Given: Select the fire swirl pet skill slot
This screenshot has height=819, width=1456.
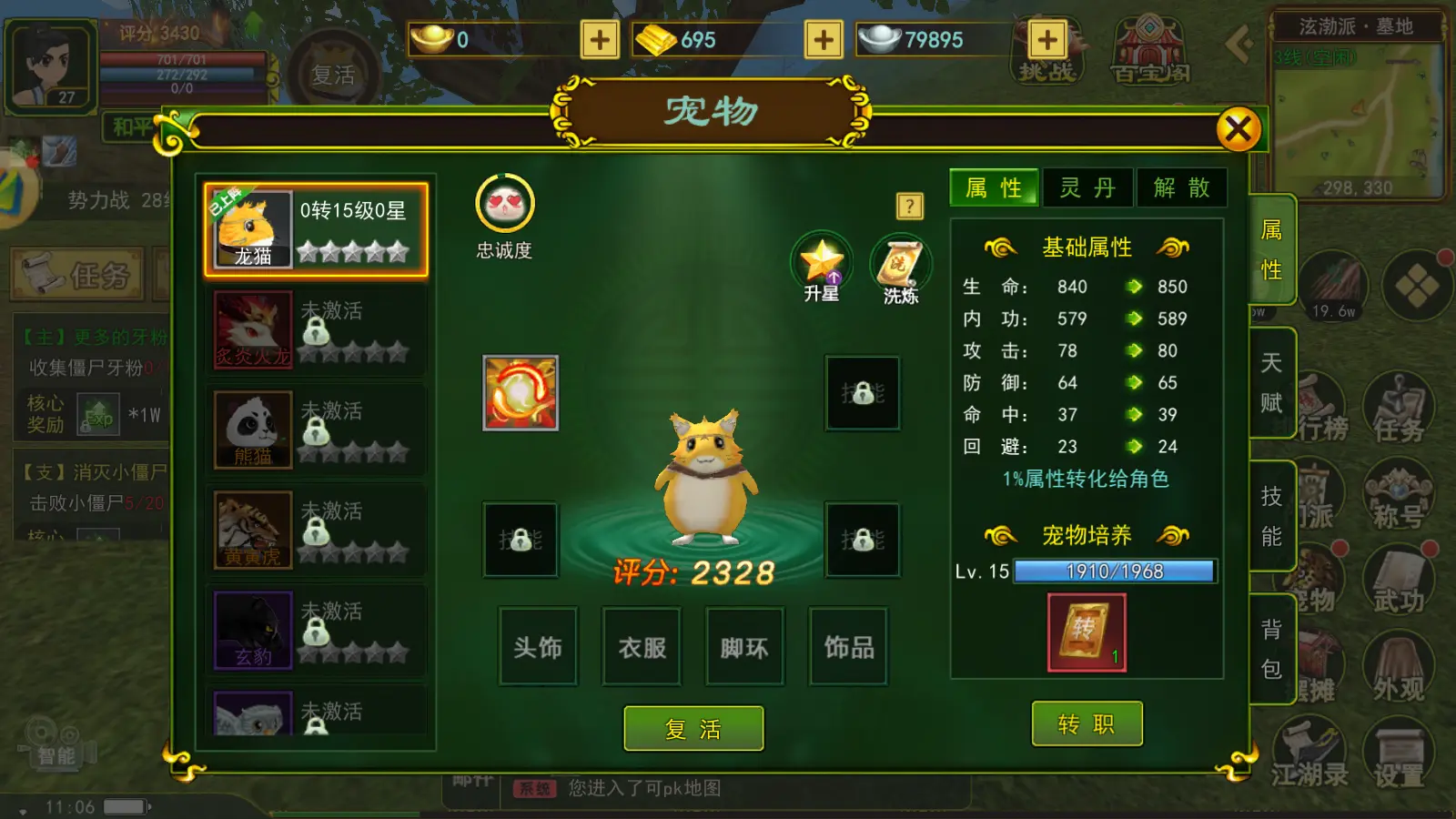Looking at the screenshot, I should pyautogui.click(x=520, y=393).
